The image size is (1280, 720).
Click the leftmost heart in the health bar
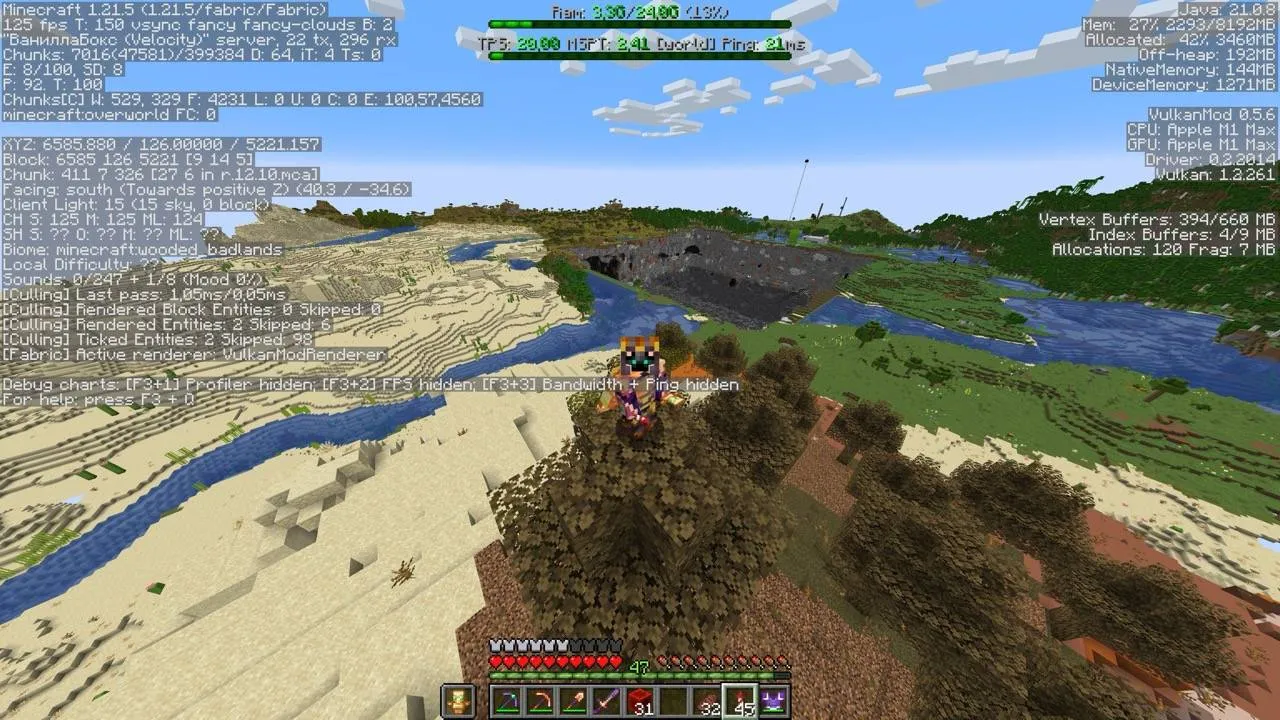click(495, 661)
